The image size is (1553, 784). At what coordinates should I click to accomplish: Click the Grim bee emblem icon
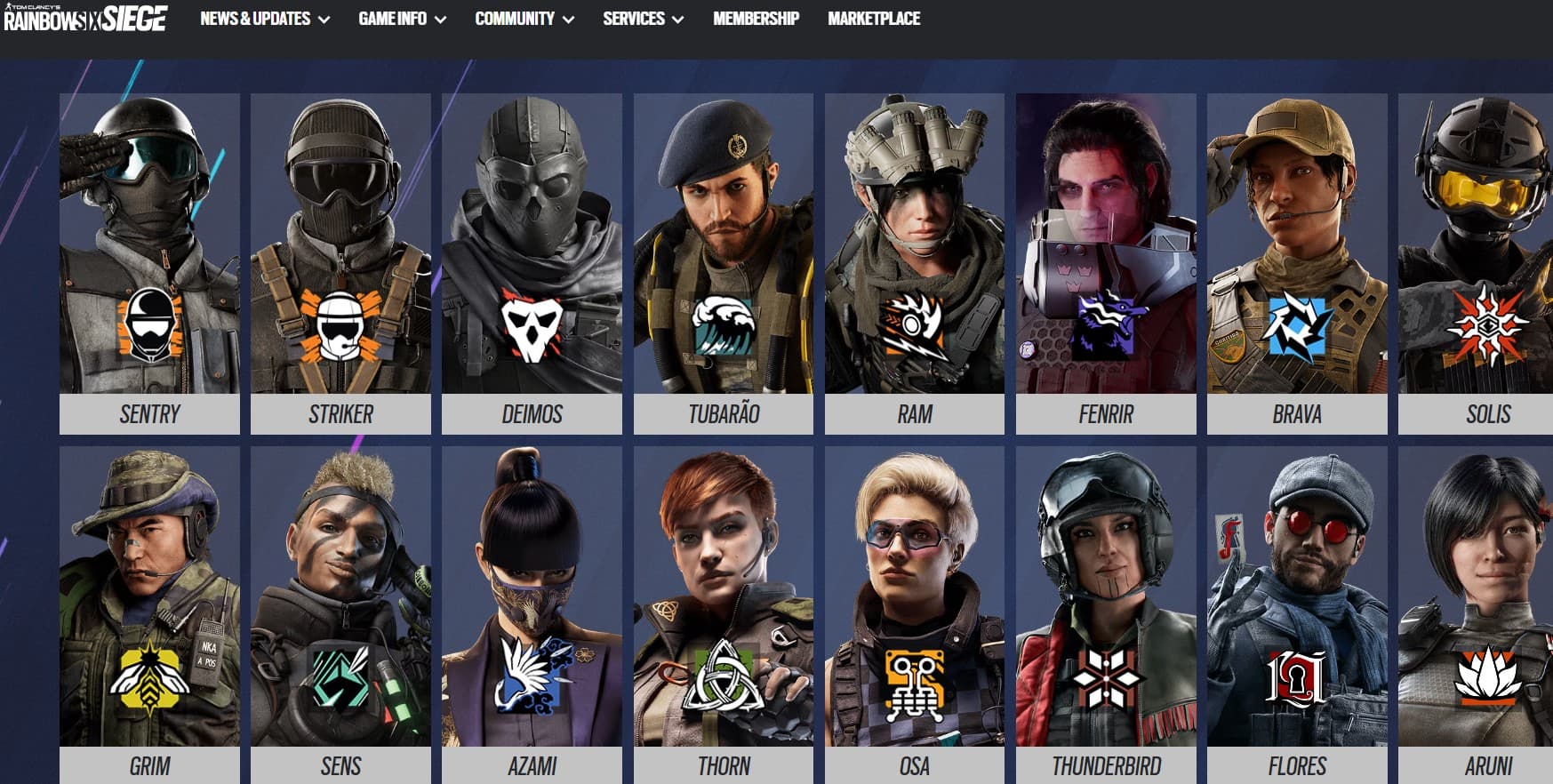(x=149, y=680)
